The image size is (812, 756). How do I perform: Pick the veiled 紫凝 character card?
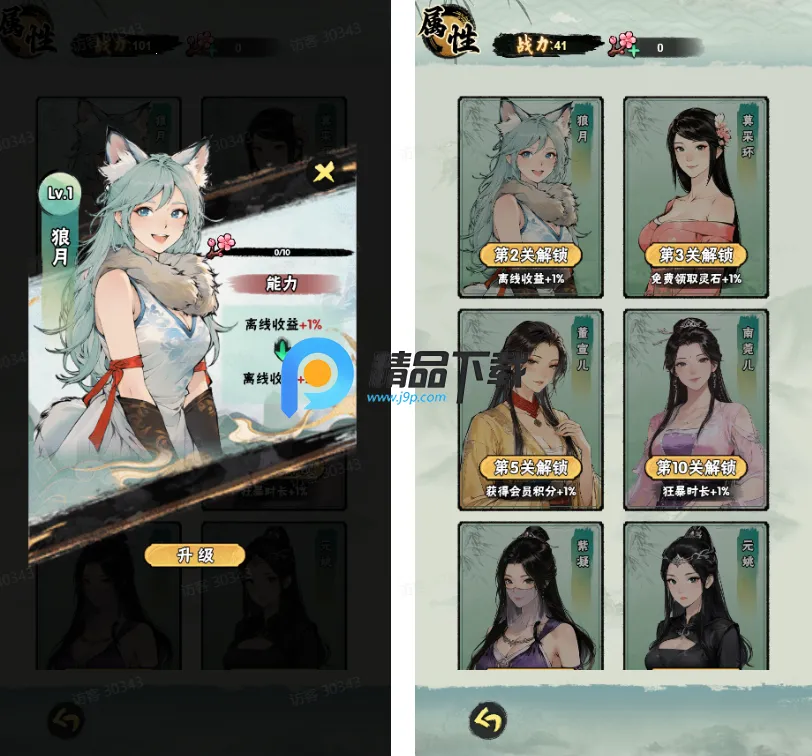click(x=530, y=595)
